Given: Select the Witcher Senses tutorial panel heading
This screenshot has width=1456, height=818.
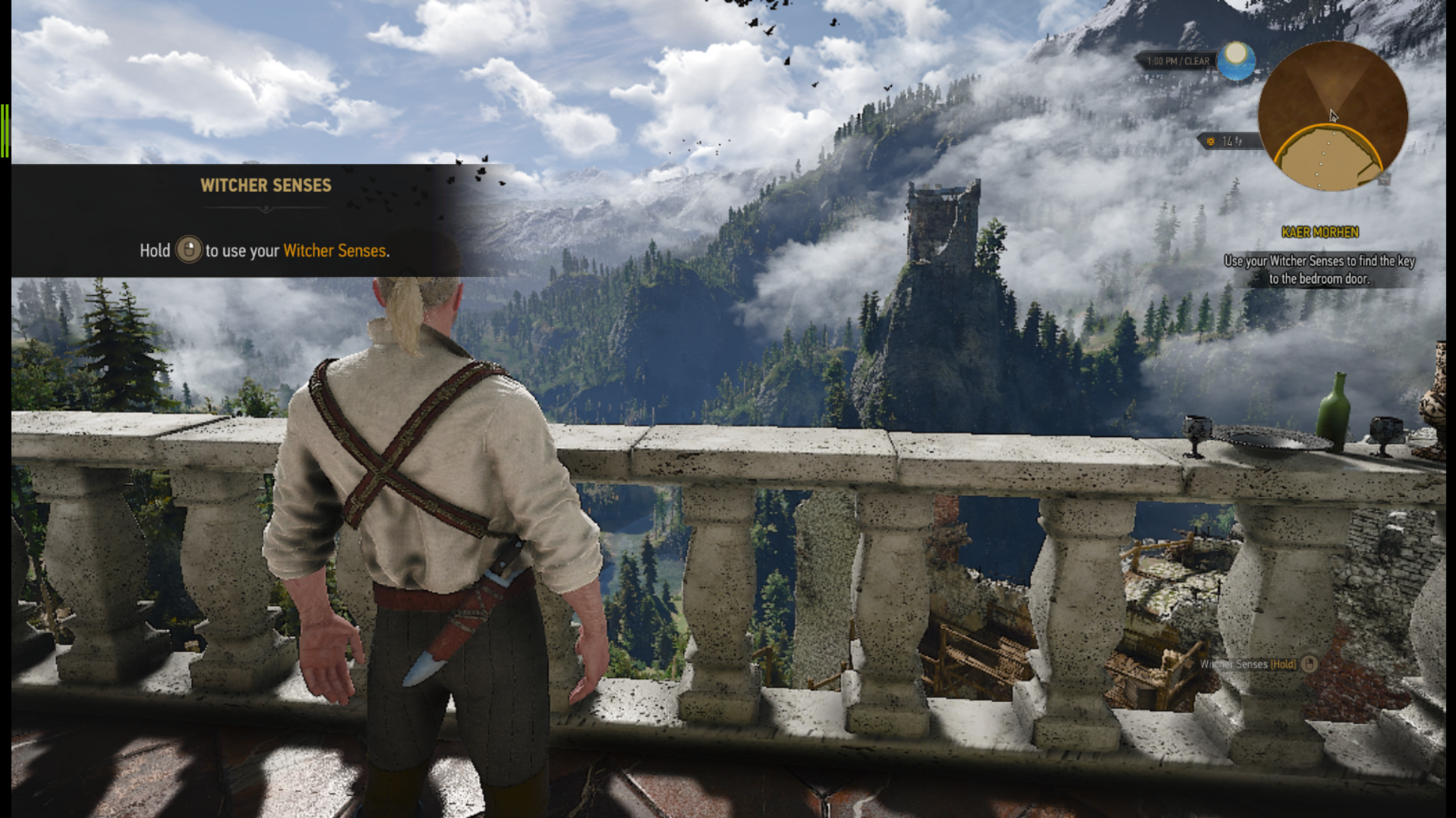Looking at the screenshot, I should pyautogui.click(x=266, y=185).
